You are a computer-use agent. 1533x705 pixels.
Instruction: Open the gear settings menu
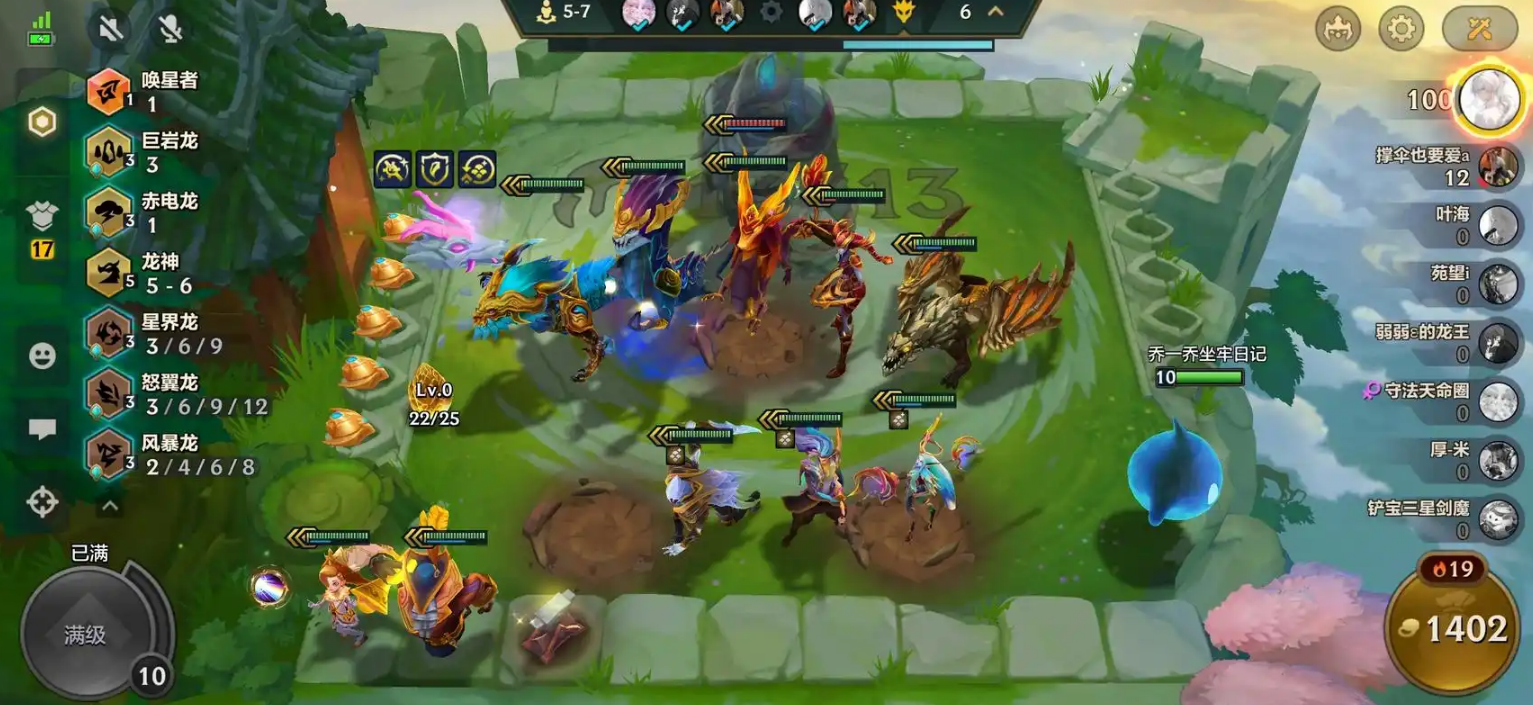pyautogui.click(x=1401, y=29)
